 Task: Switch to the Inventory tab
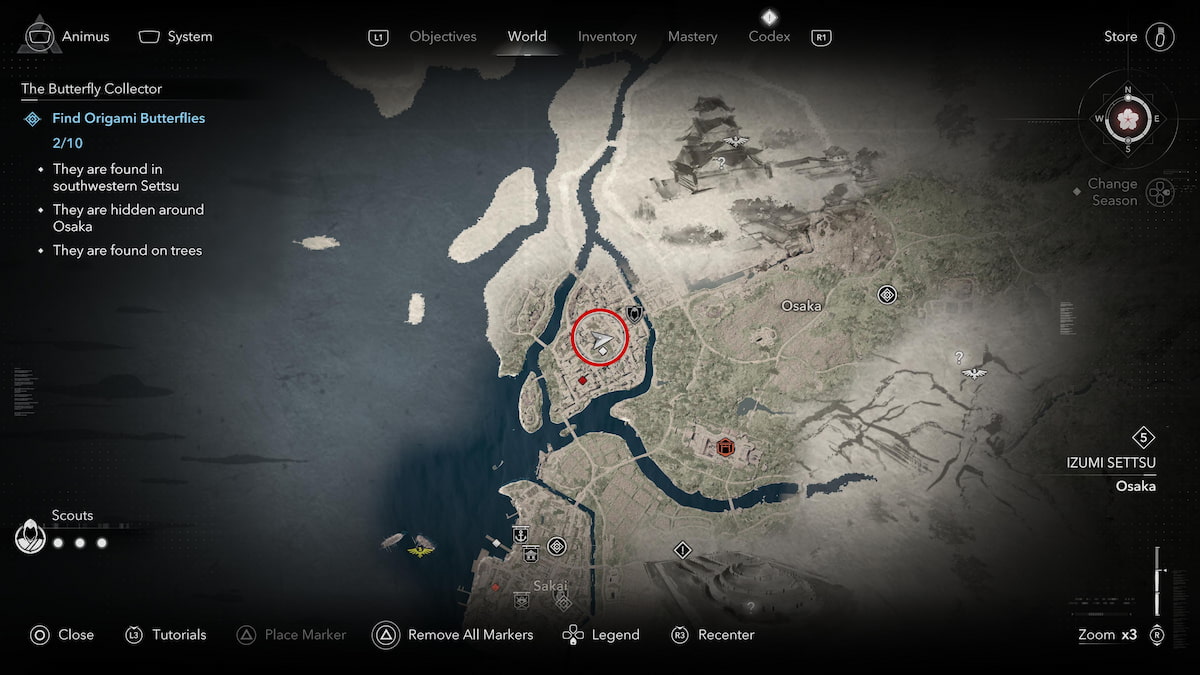point(607,37)
